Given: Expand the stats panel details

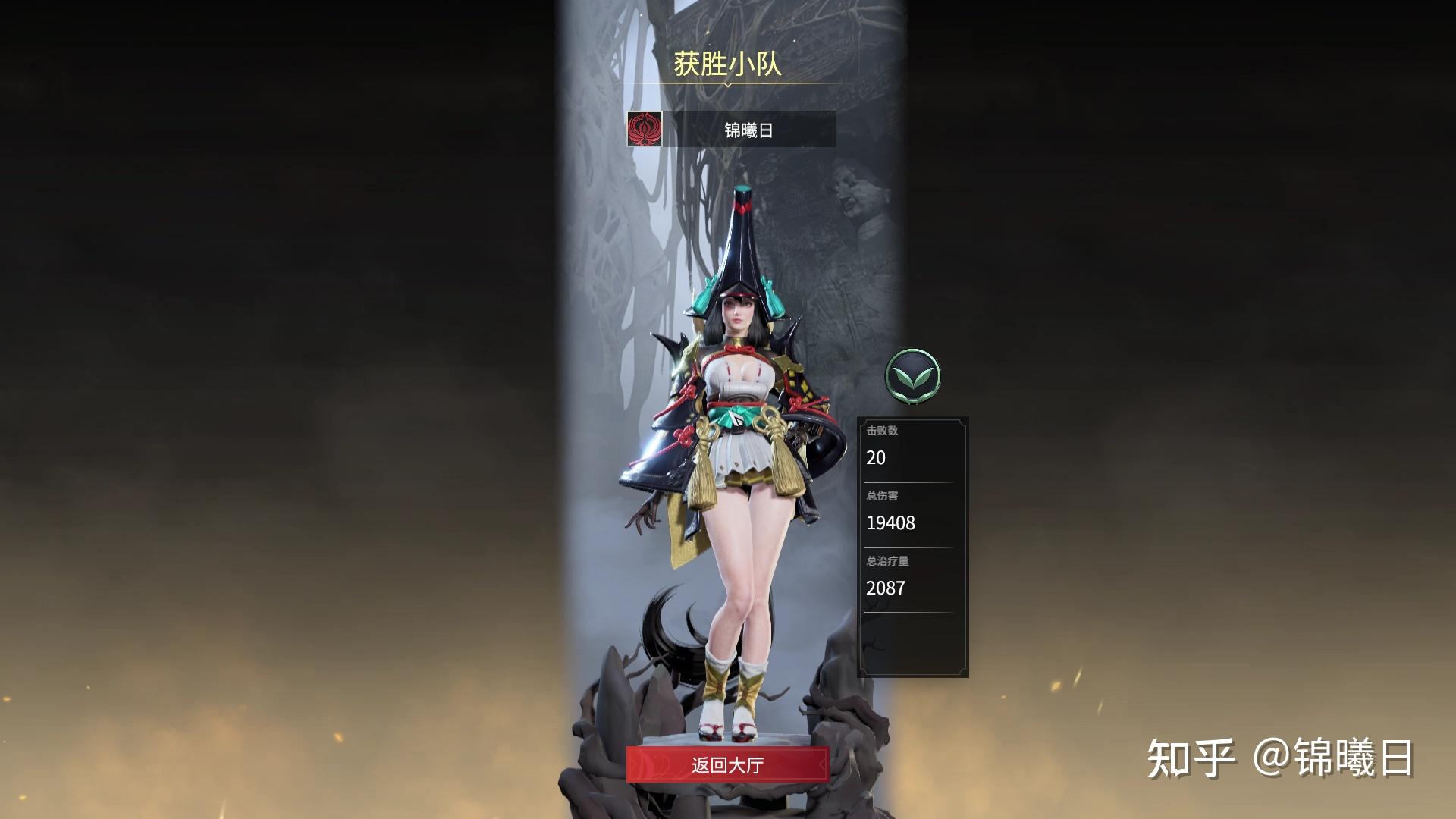Looking at the screenshot, I should pos(910,645).
